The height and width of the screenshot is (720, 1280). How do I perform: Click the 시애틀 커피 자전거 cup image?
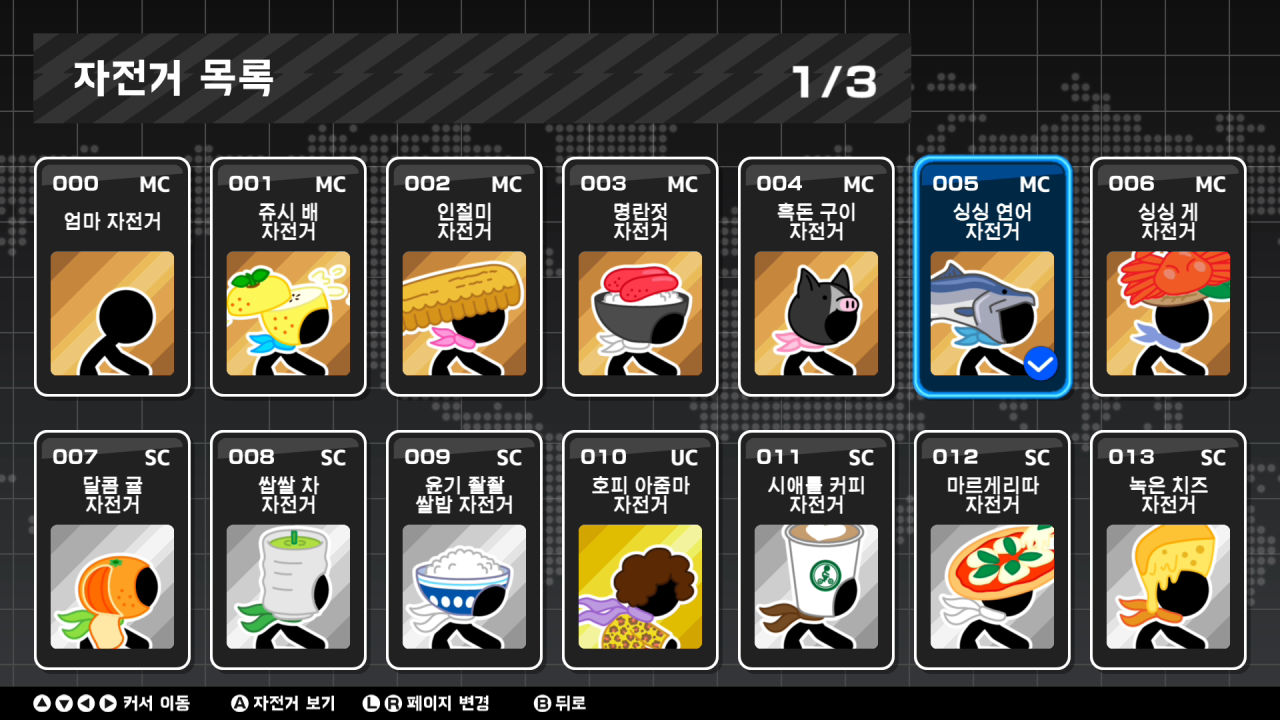[816, 588]
